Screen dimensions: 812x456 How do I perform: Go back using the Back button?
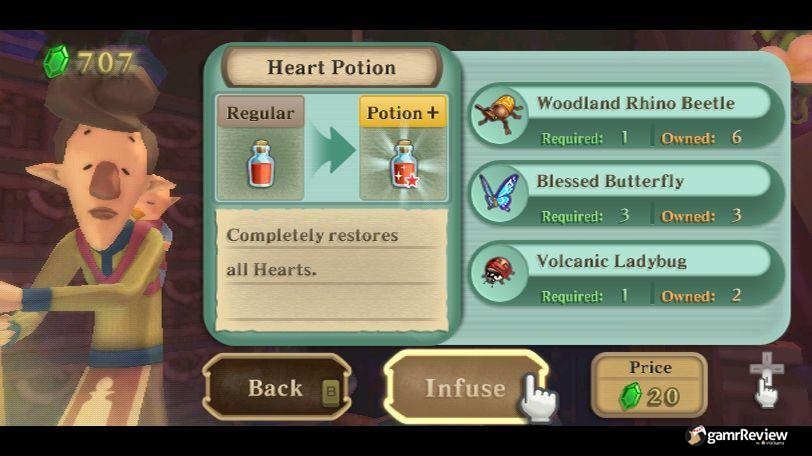[276, 388]
